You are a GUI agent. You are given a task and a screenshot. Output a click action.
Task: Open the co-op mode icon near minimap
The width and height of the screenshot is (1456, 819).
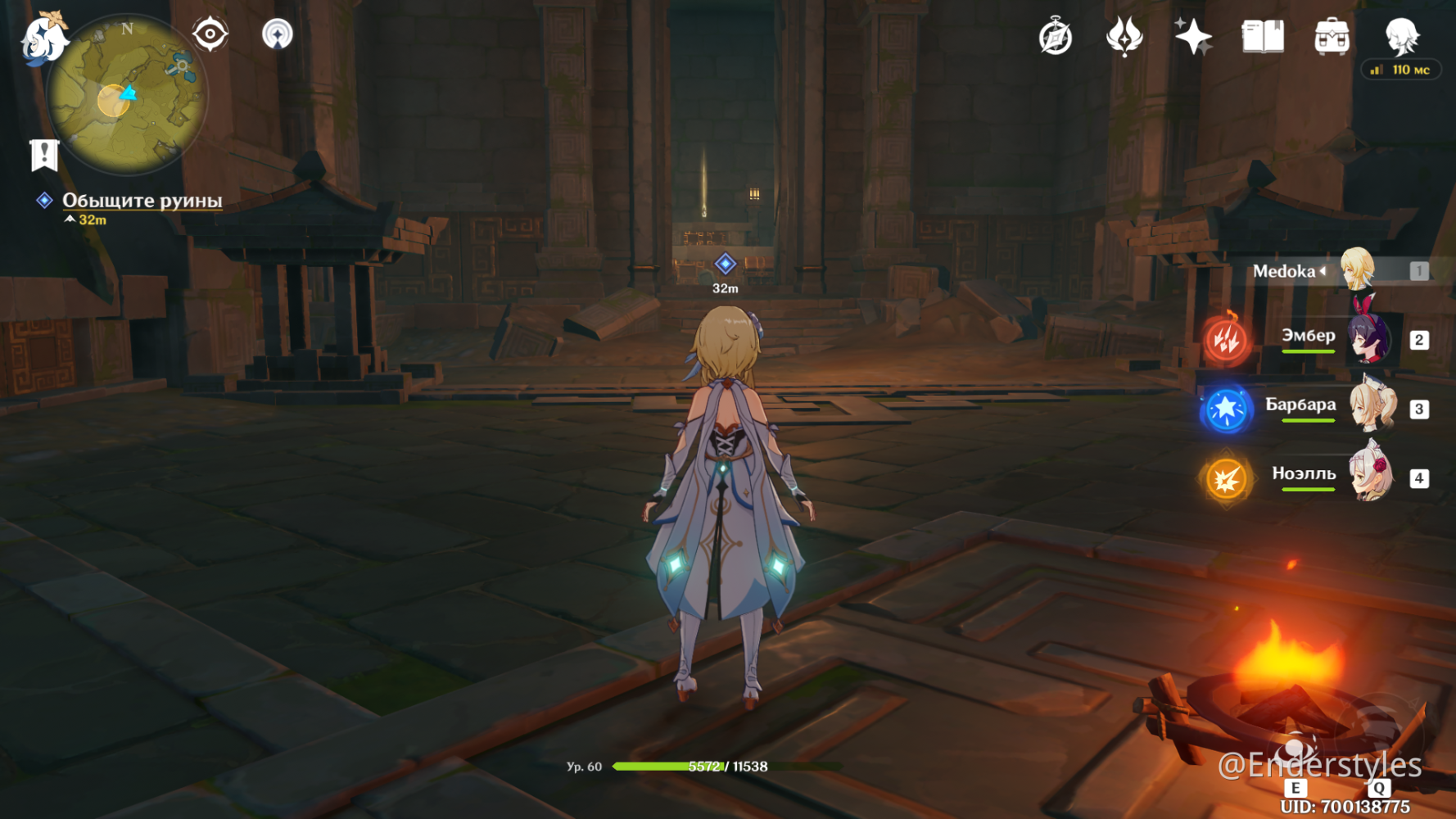(278, 34)
